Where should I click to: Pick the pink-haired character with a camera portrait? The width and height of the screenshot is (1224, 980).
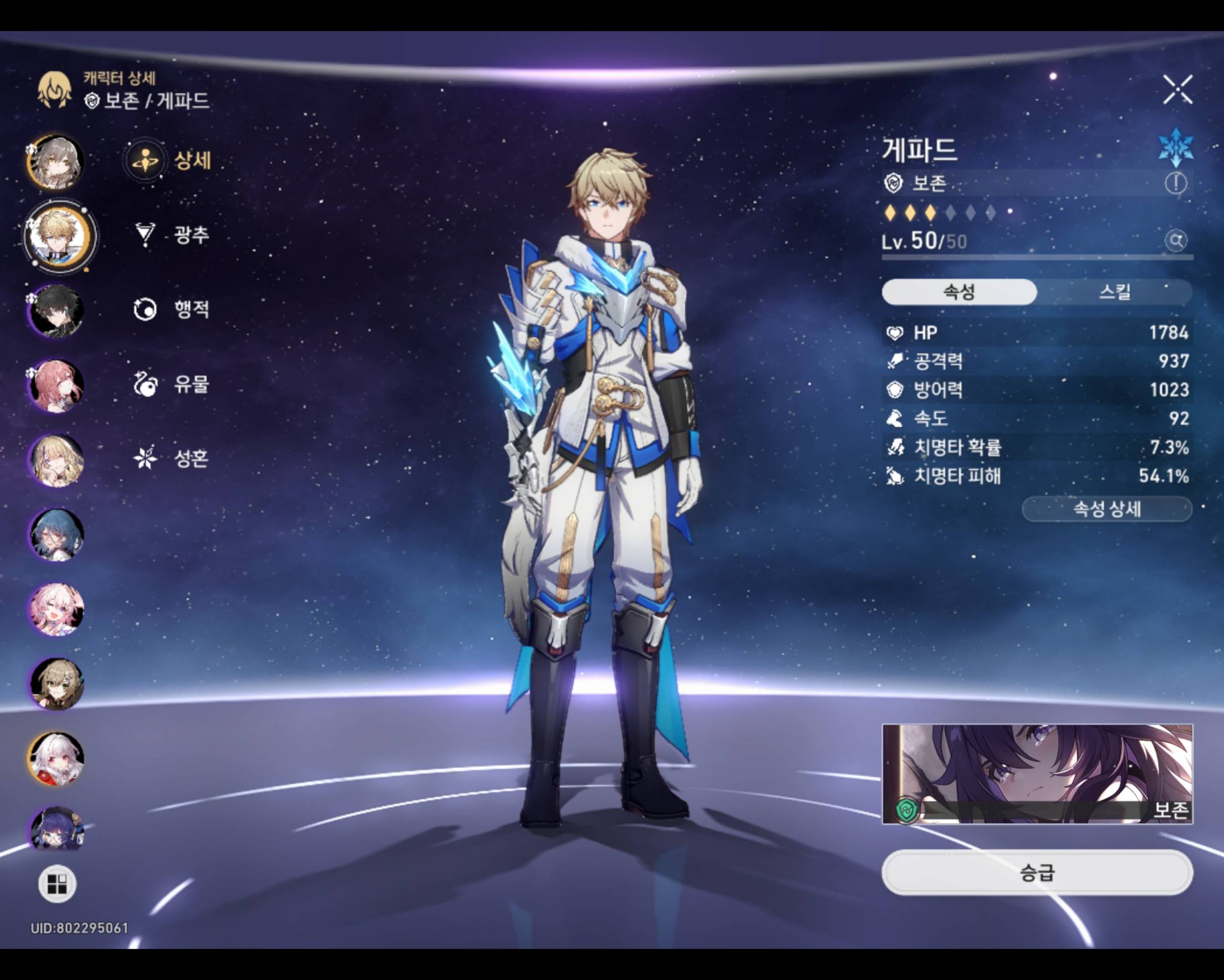(56, 609)
